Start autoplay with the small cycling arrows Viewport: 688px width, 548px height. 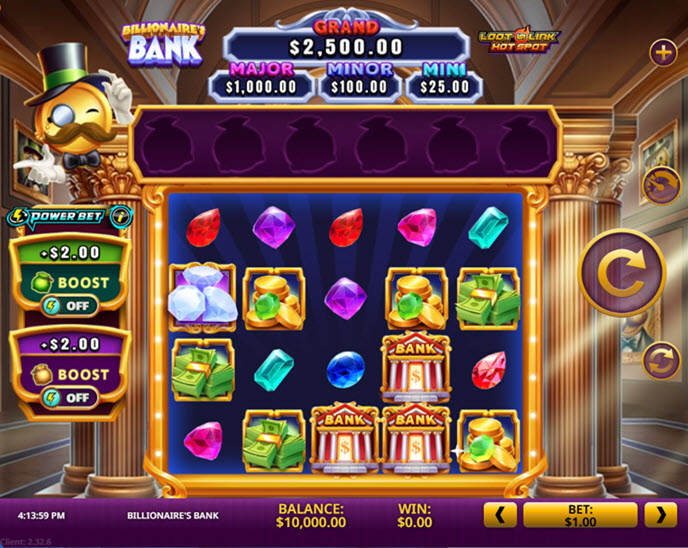tap(661, 360)
